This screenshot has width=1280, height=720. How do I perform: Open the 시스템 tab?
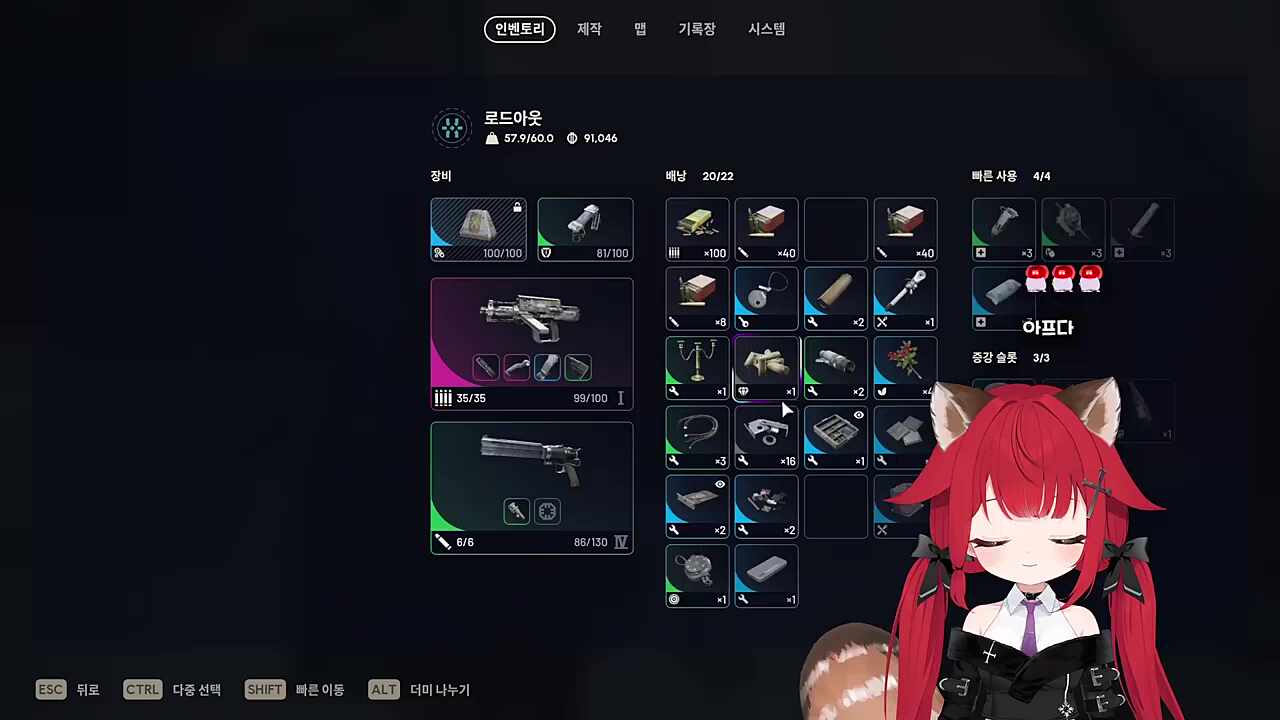[x=767, y=29]
